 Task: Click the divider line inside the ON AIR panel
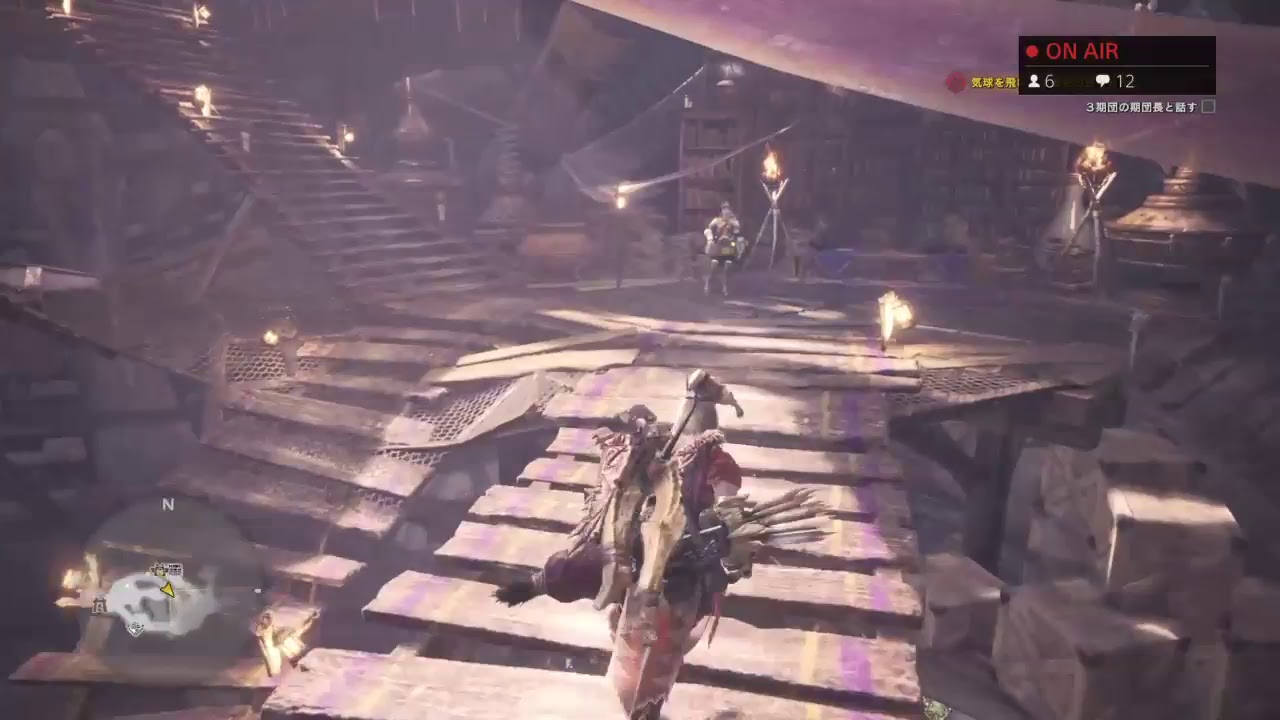pos(1117,65)
